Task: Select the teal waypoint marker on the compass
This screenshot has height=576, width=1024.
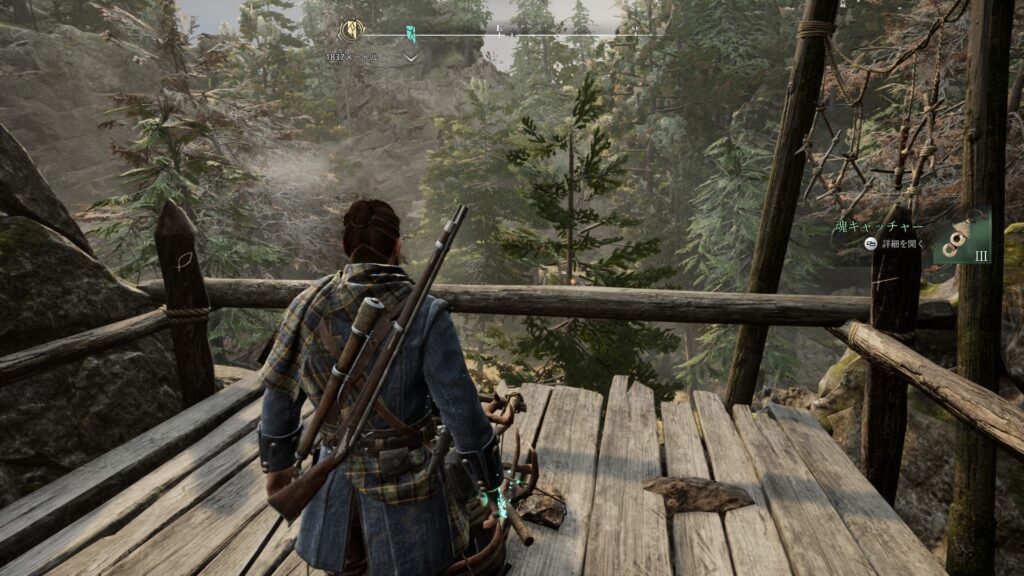Action: coord(411,35)
